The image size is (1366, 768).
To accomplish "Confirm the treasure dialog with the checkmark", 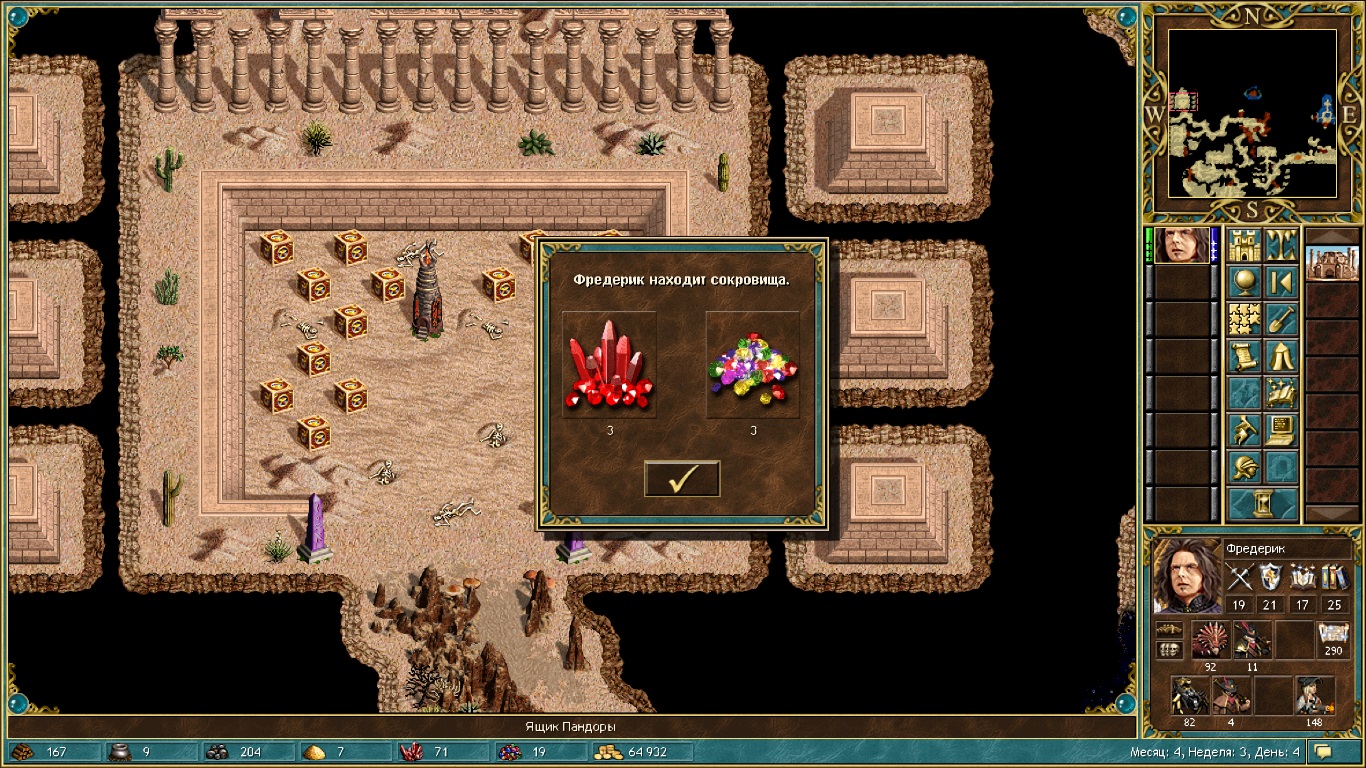I will (x=682, y=479).
